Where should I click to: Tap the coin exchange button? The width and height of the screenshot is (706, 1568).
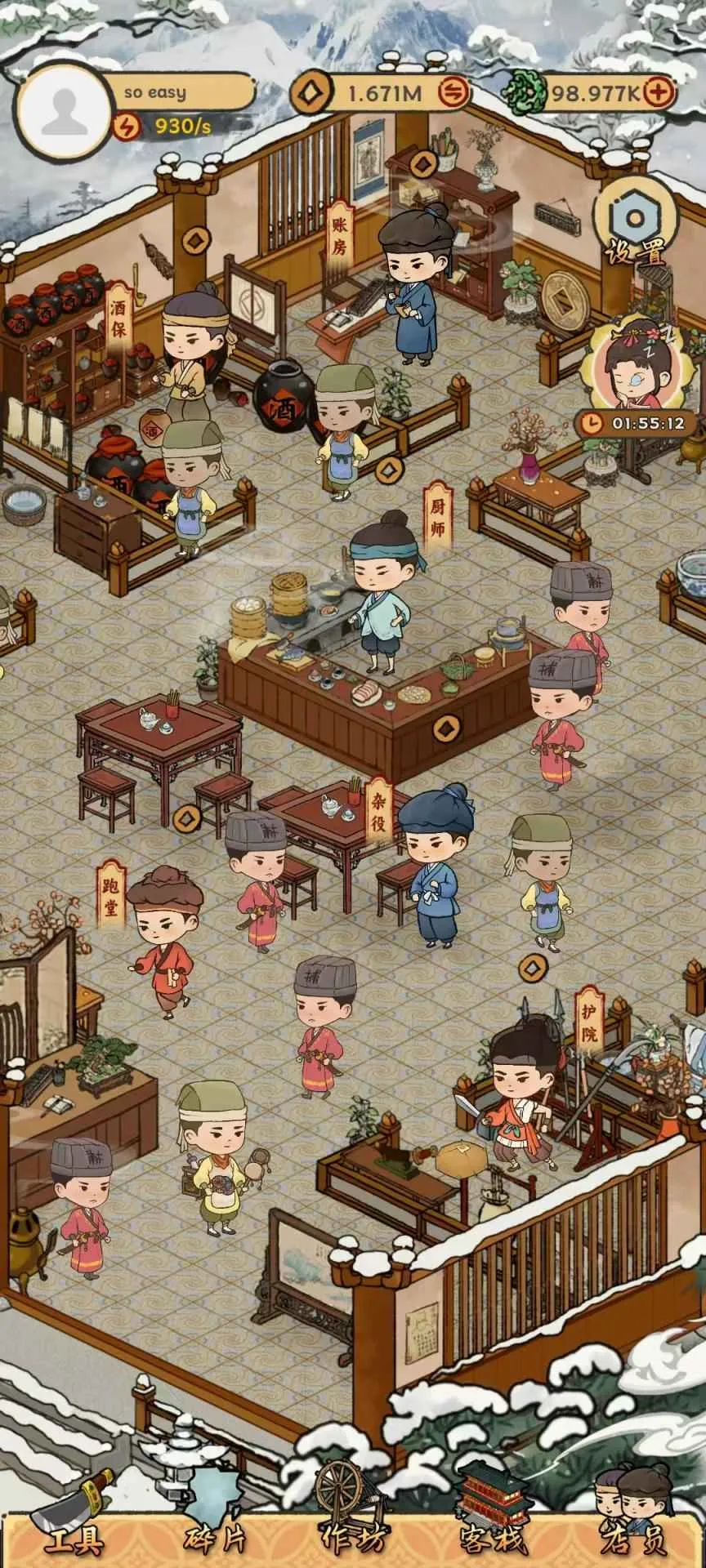point(452,92)
